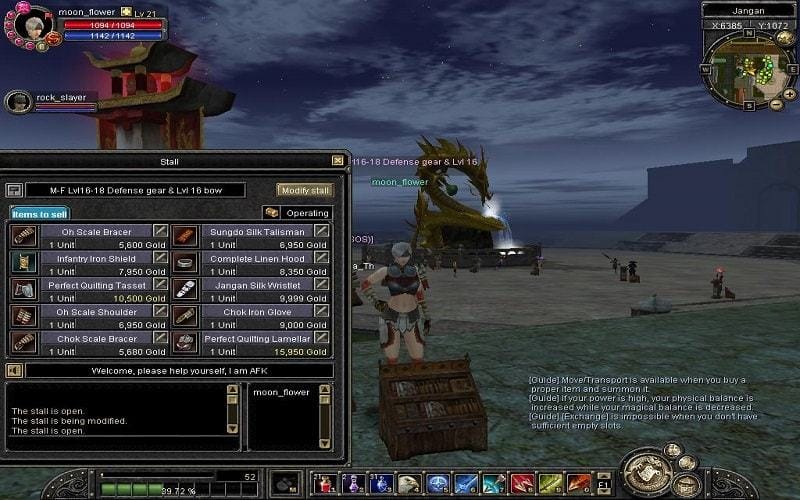Click the Modify stall button
The image size is (800, 500).
pyautogui.click(x=304, y=190)
